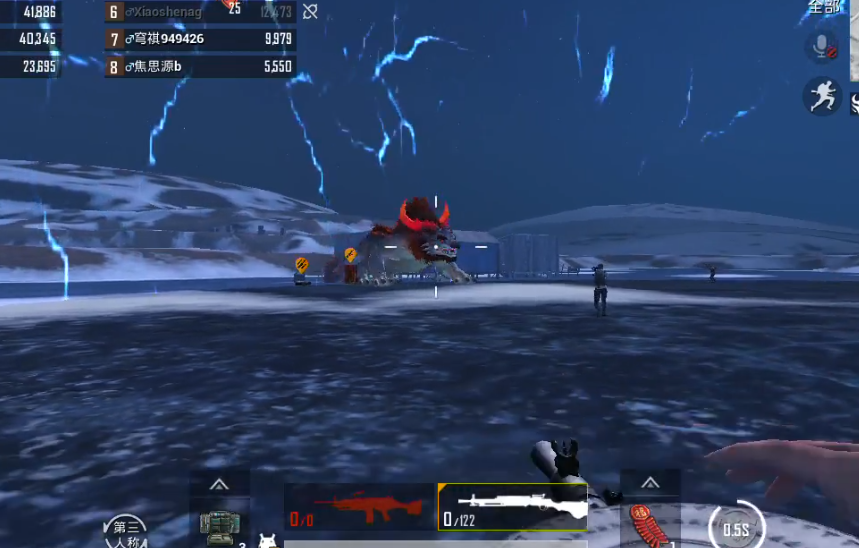Image resolution: width=859 pixels, height=548 pixels.
Task: Select the white rifle slot with 122 ammo
Action: [x=512, y=508]
